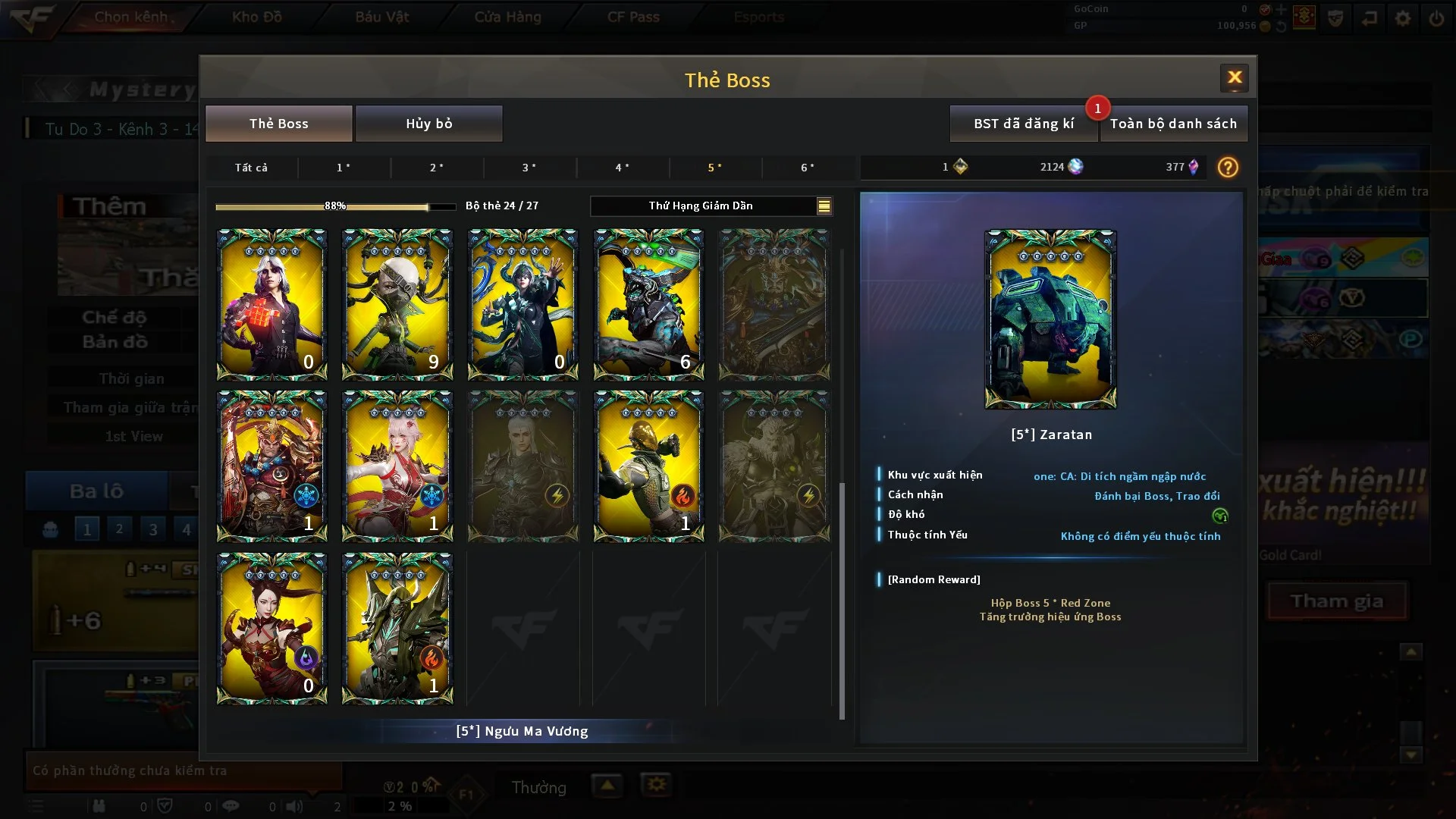Open BST đã đăng kí collection
This screenshot has width=1456, height=819.
(x=1023, y=124)
